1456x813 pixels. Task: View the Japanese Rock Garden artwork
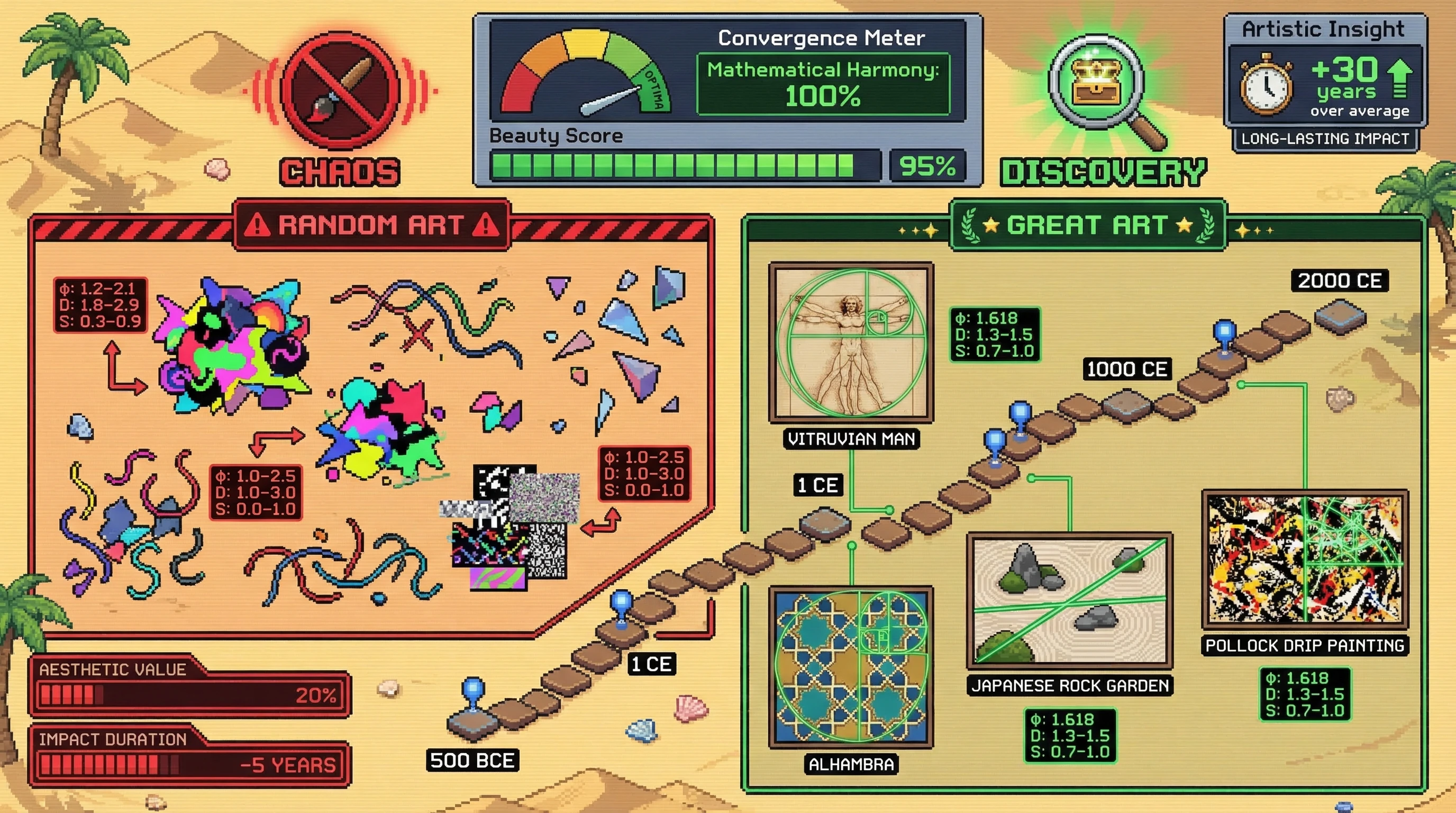[x=1069, y=600]
